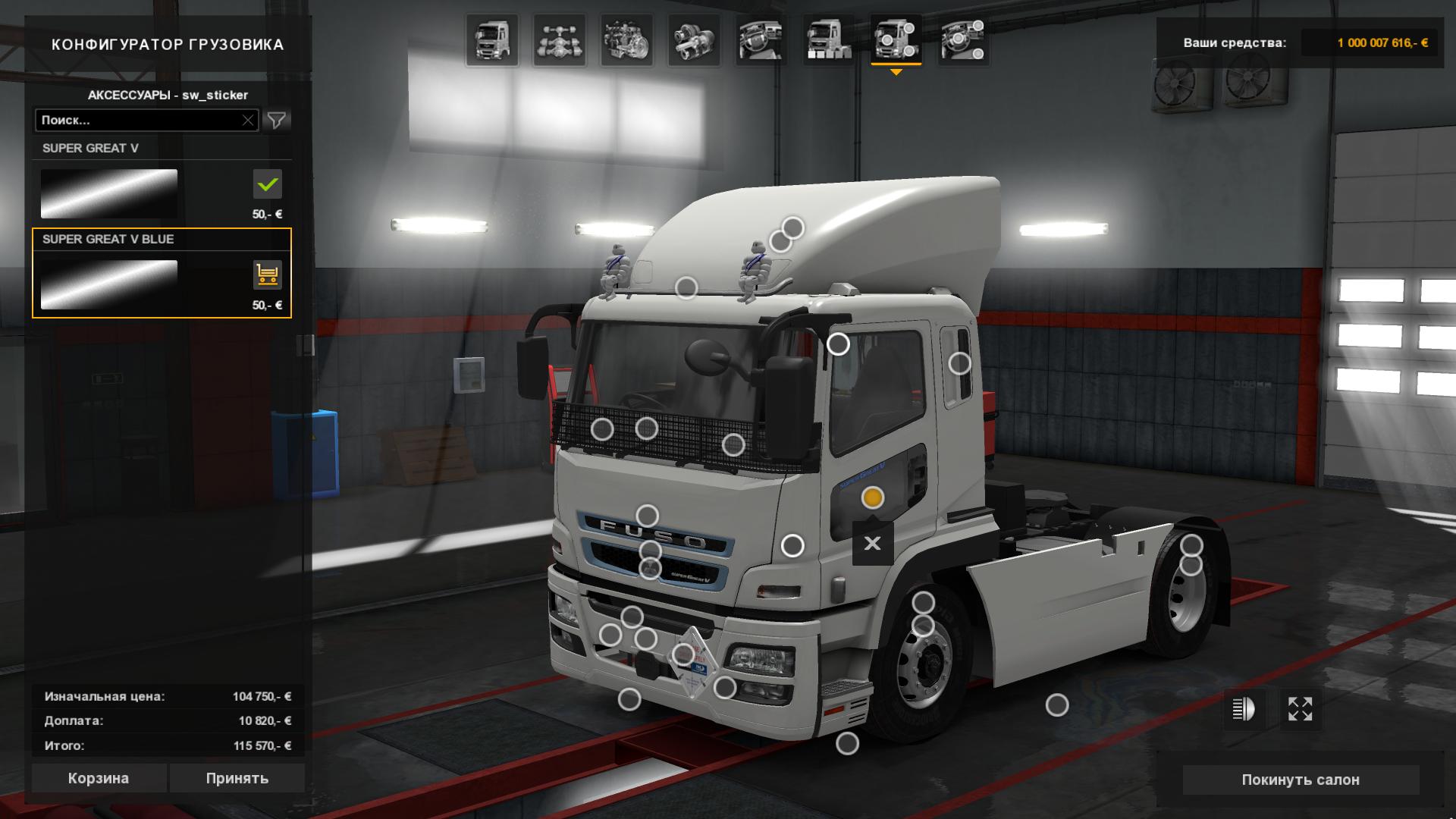
Task: Open the paint job color tab
Action: point(828,40)
